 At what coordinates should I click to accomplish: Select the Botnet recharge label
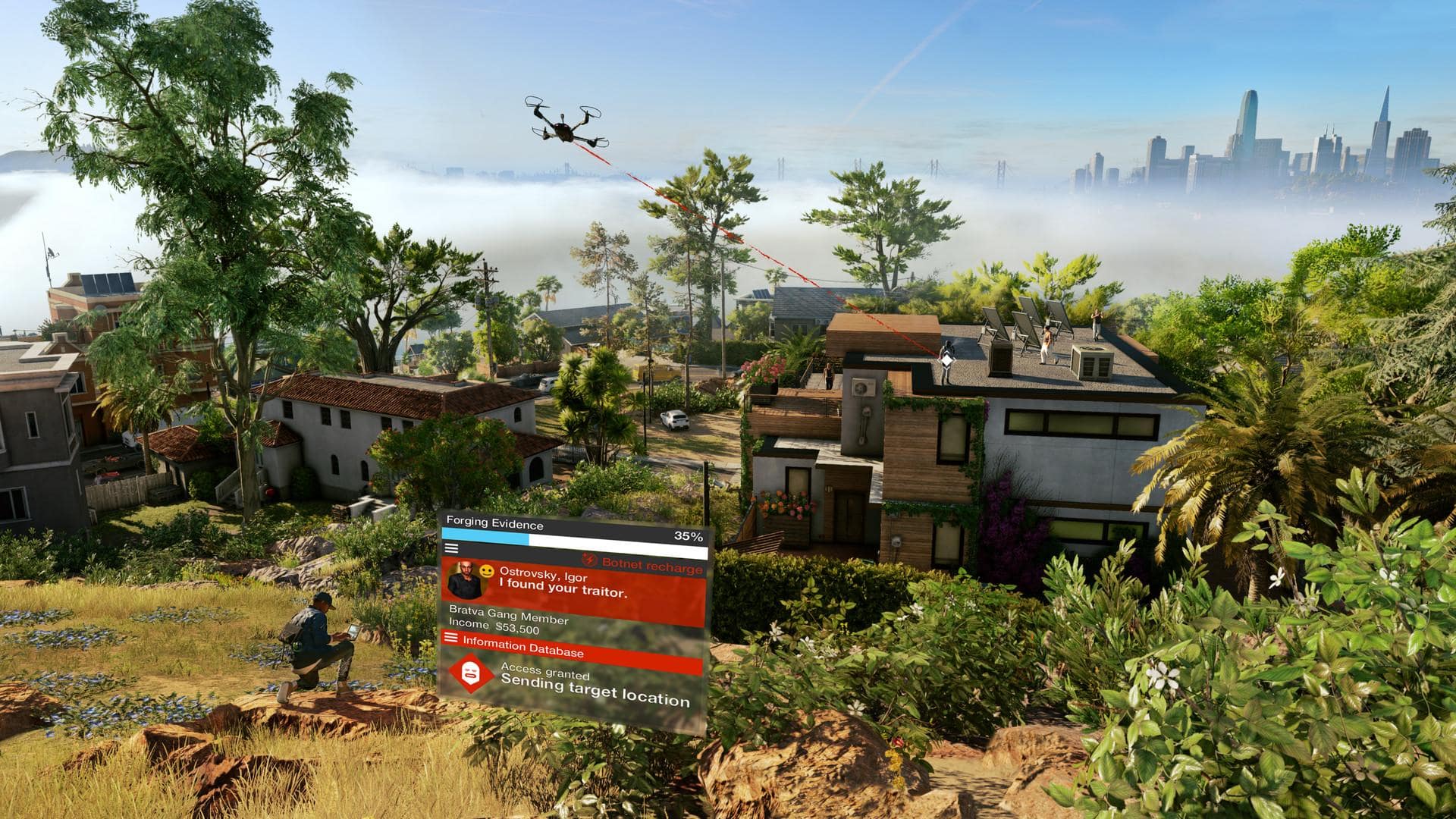(x=652, y=563)
